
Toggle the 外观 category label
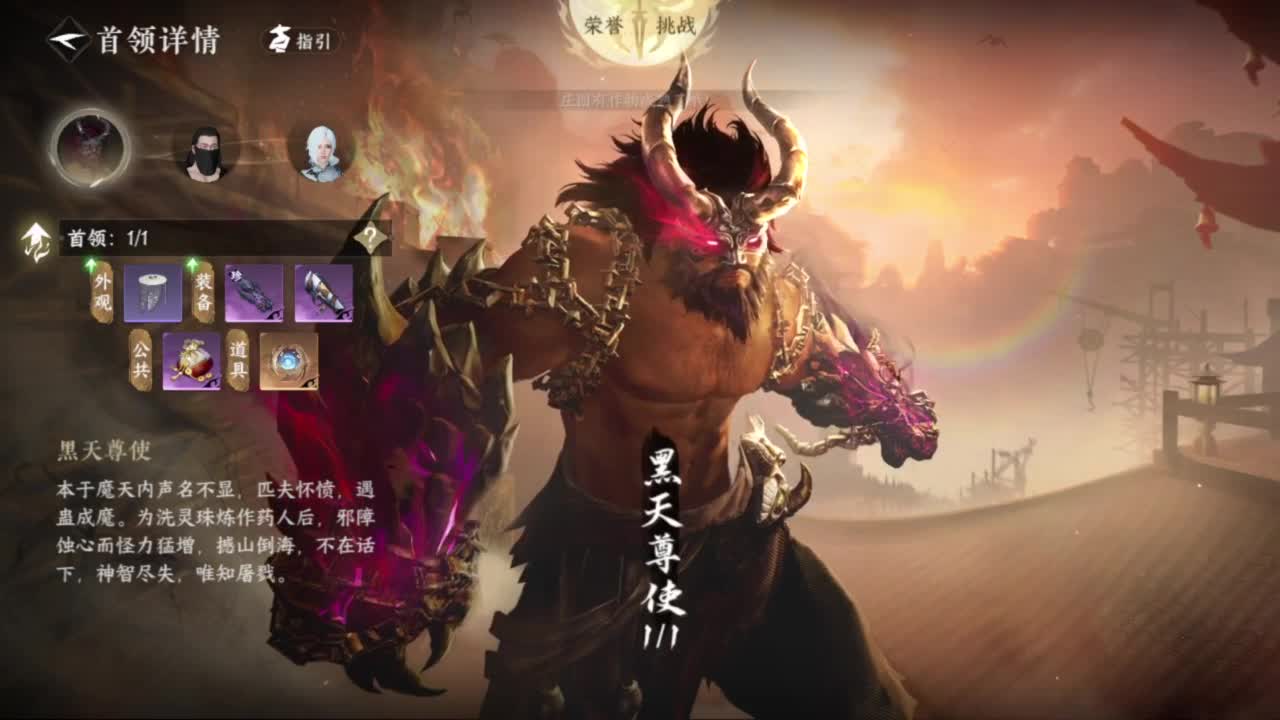pyautogui.click(x=101, y=291)
